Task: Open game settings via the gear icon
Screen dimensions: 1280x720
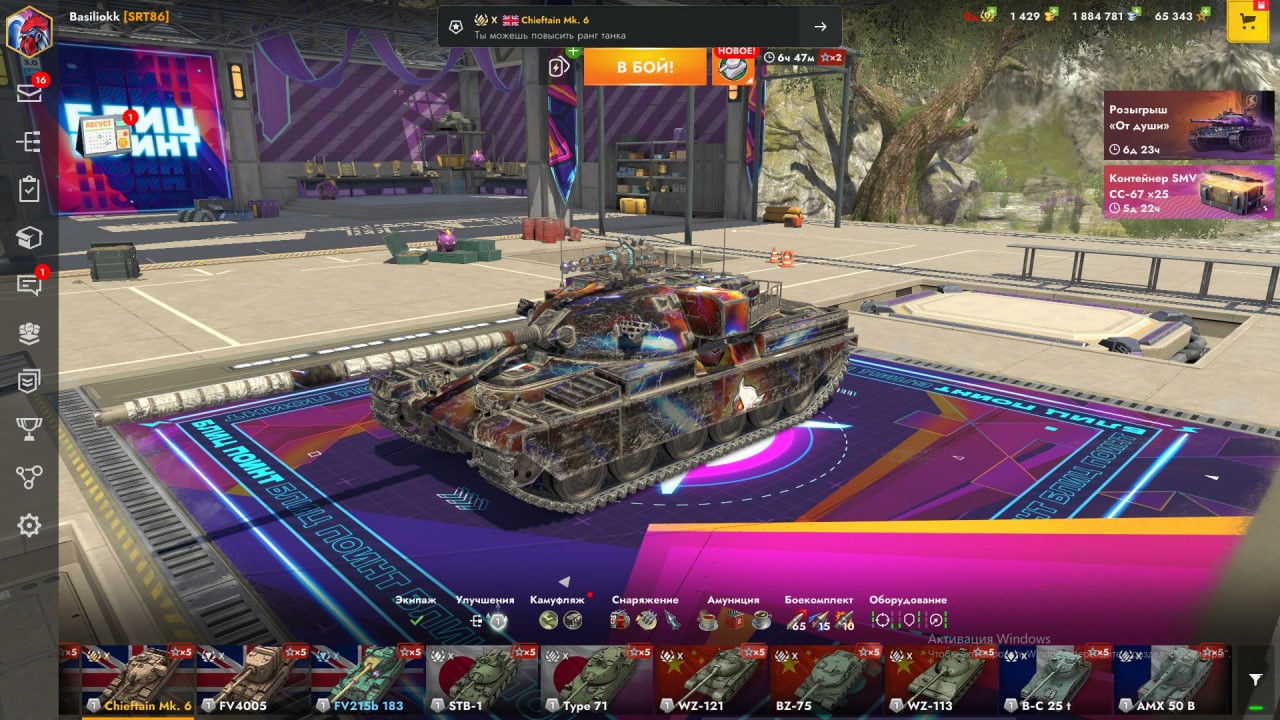Action: coord(29,525)
